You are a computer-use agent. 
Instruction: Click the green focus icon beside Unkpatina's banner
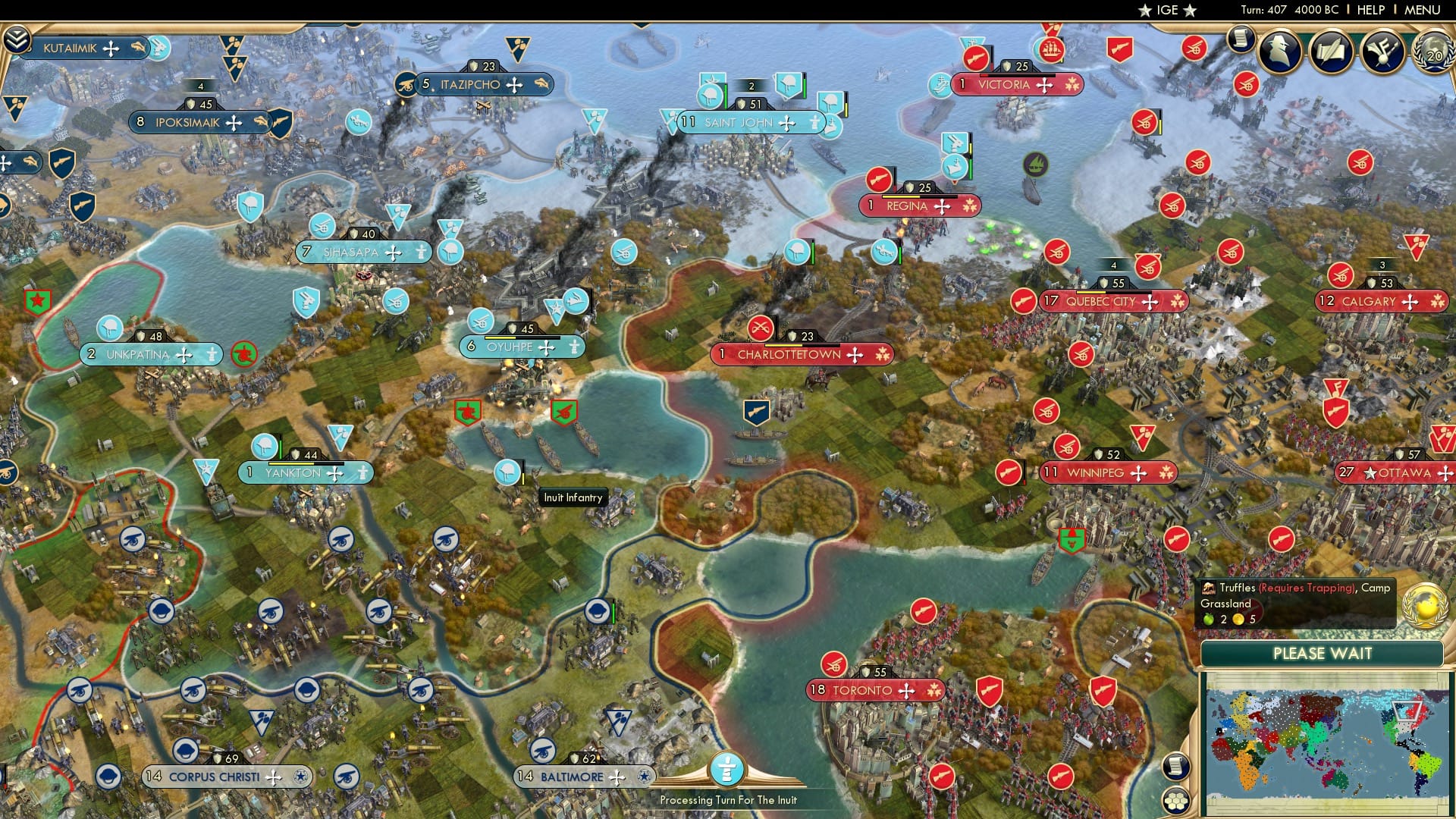[244, 353]
